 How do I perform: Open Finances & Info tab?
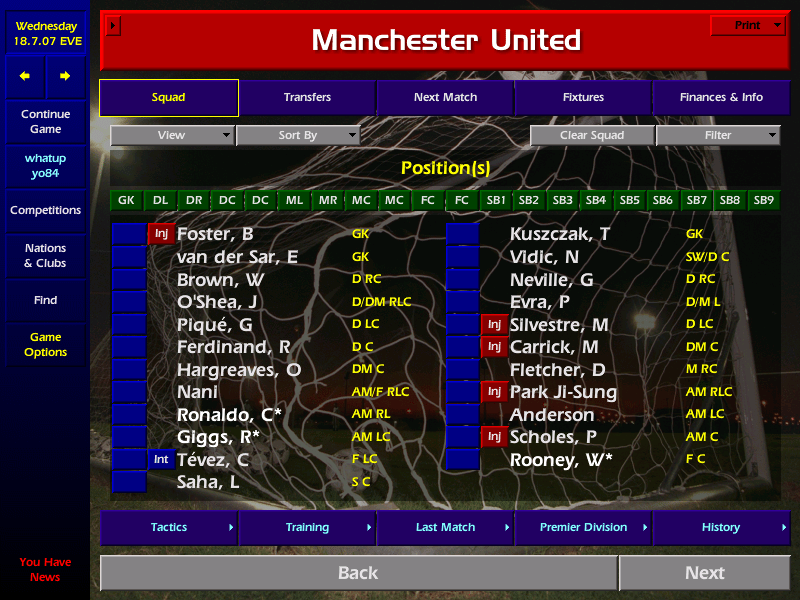[x=721, y=98]
